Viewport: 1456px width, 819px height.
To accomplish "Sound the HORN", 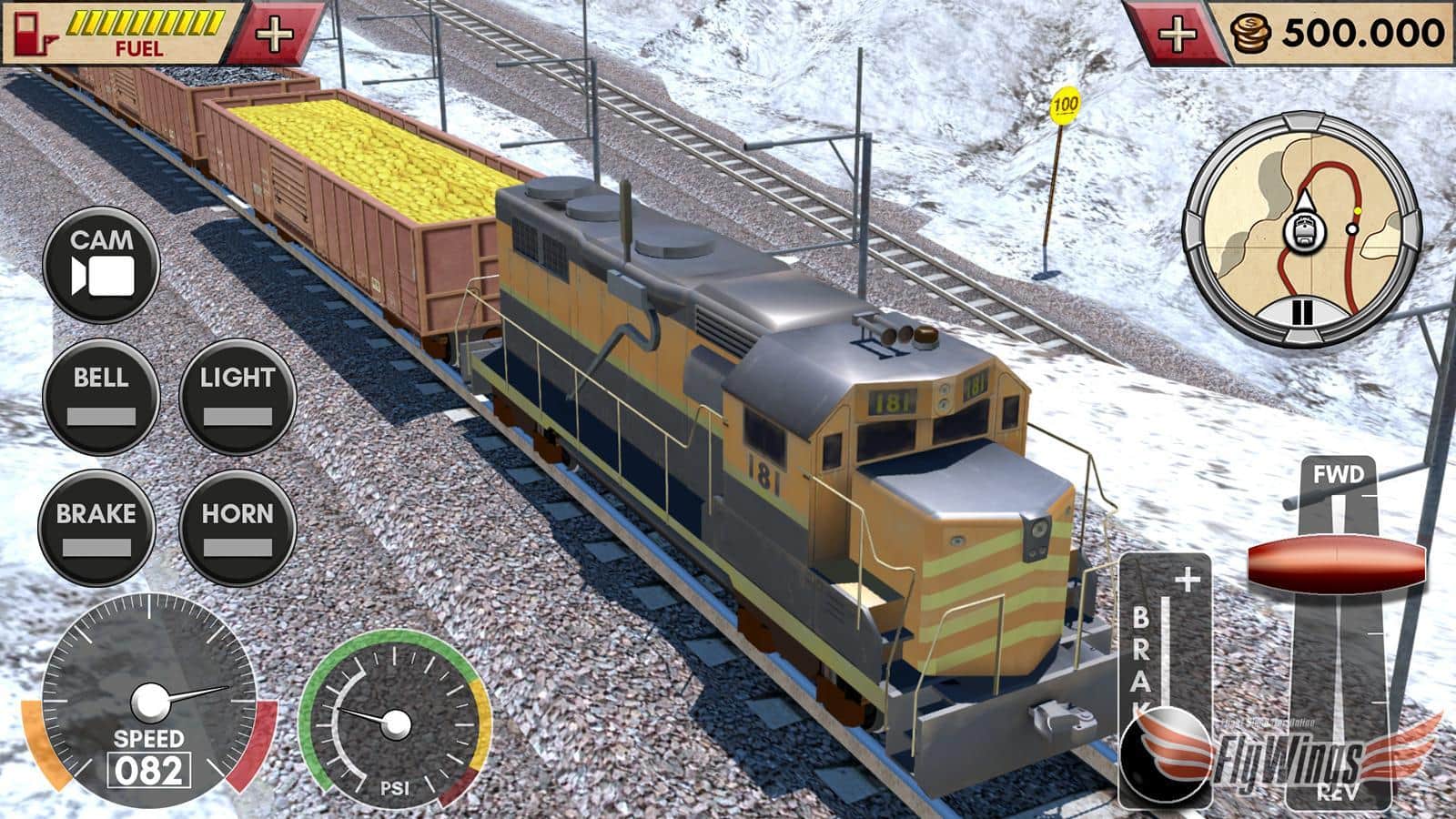I will pyautogui.click(x=237, y=530).
